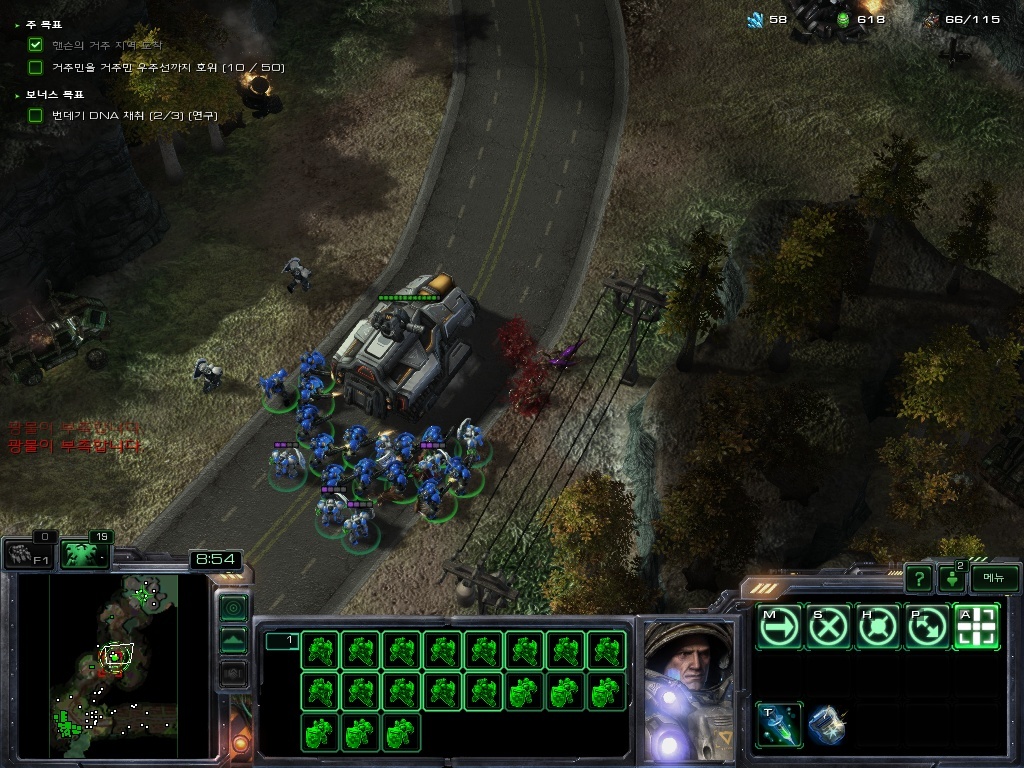Toggle the minimap terrain view button
Viewport: 1024px width, 768px height.
tap(233, 640)
